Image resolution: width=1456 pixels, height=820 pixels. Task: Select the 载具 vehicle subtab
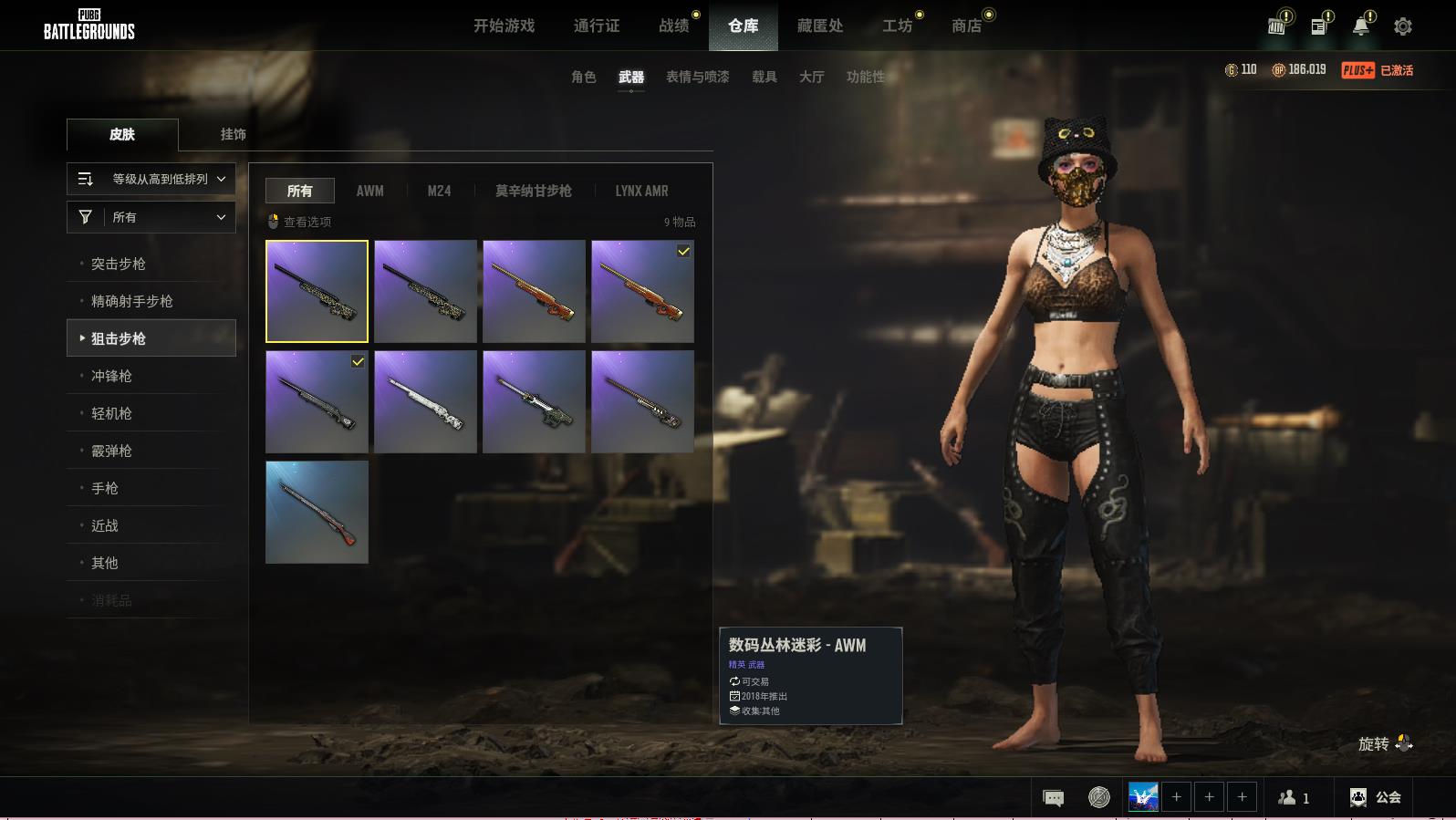point(764,77)
